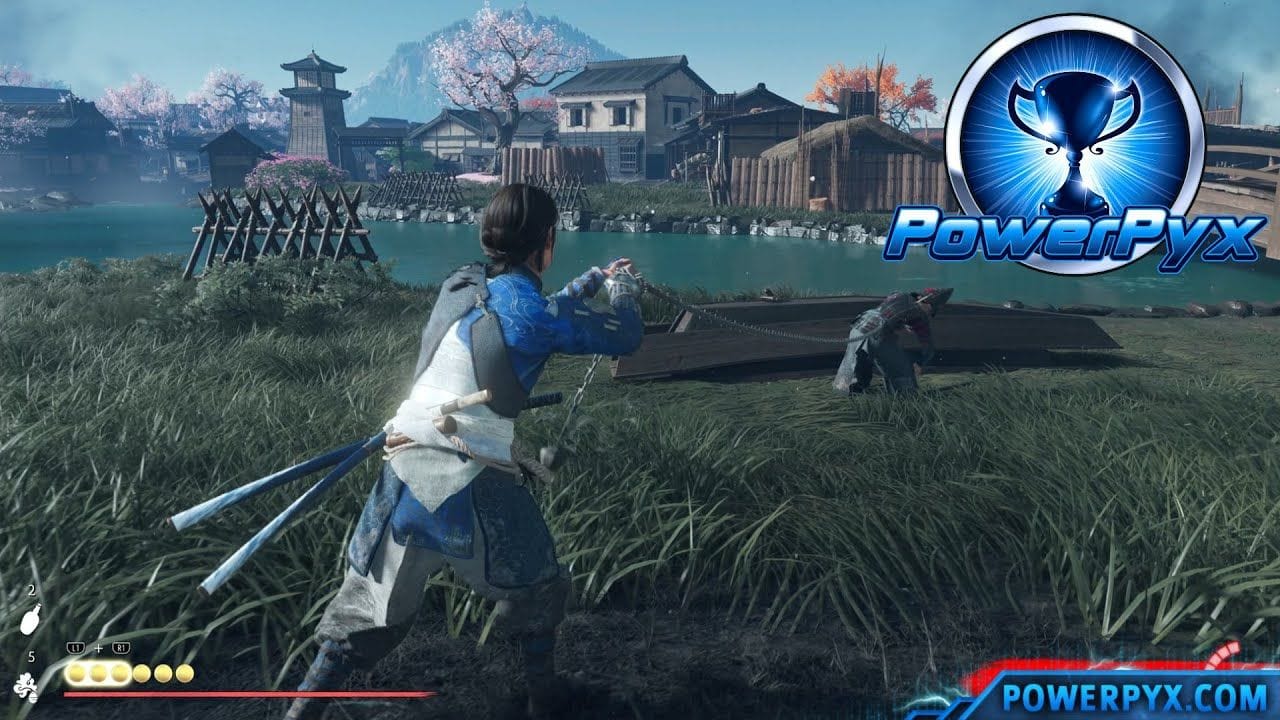This screenshot has width=1280, height=720.
Task: Select the healing bottle item icon
Action: pos(30,623)
